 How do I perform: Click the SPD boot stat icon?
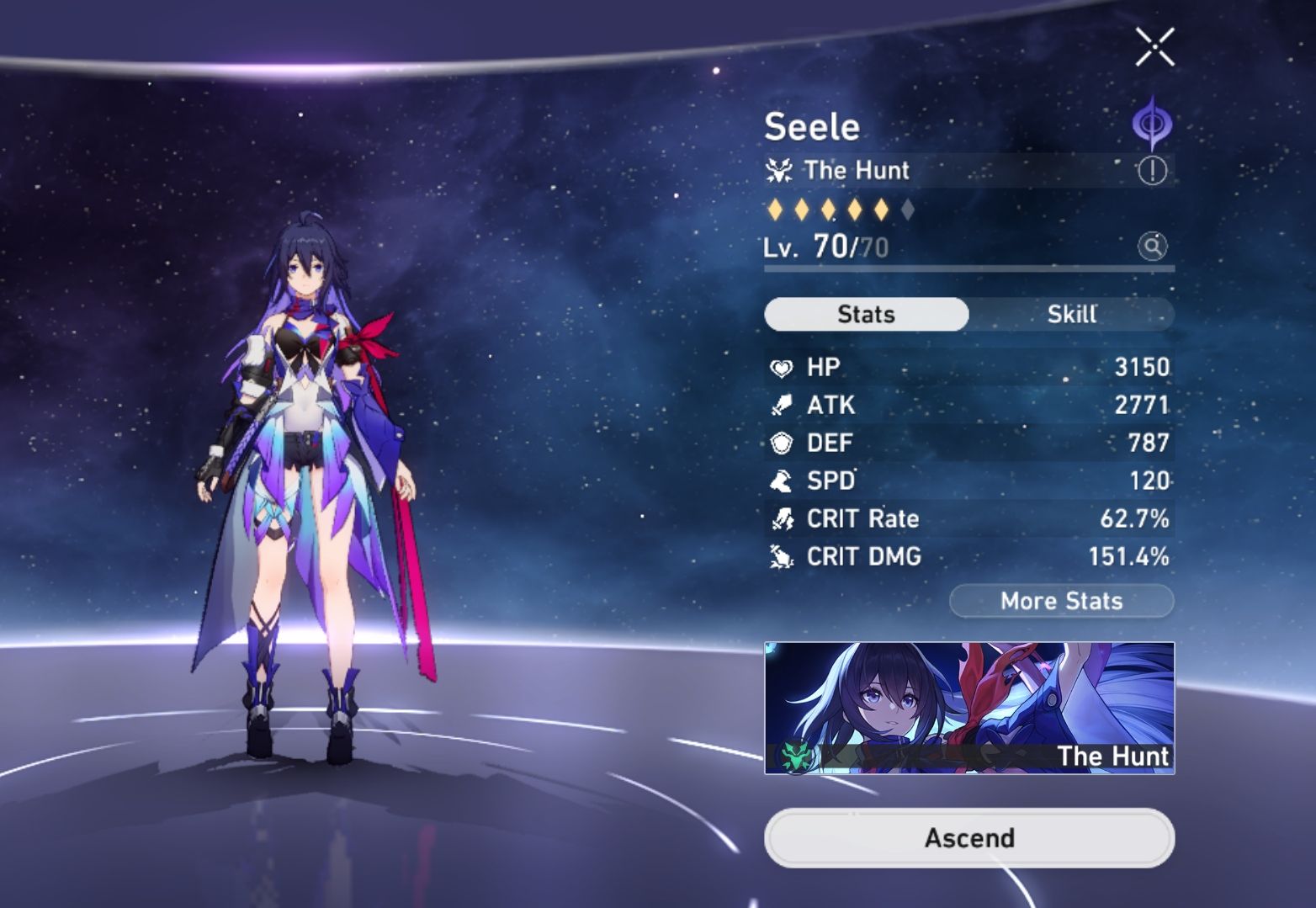click(783, 481)
